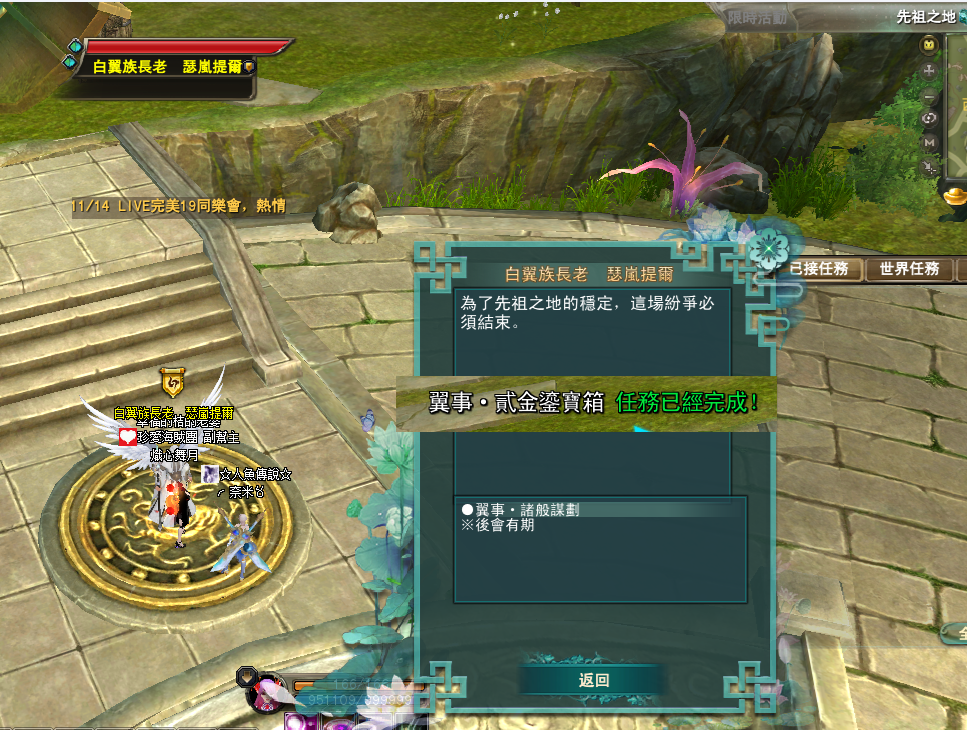Open the world map with the M button

(929, 143)
